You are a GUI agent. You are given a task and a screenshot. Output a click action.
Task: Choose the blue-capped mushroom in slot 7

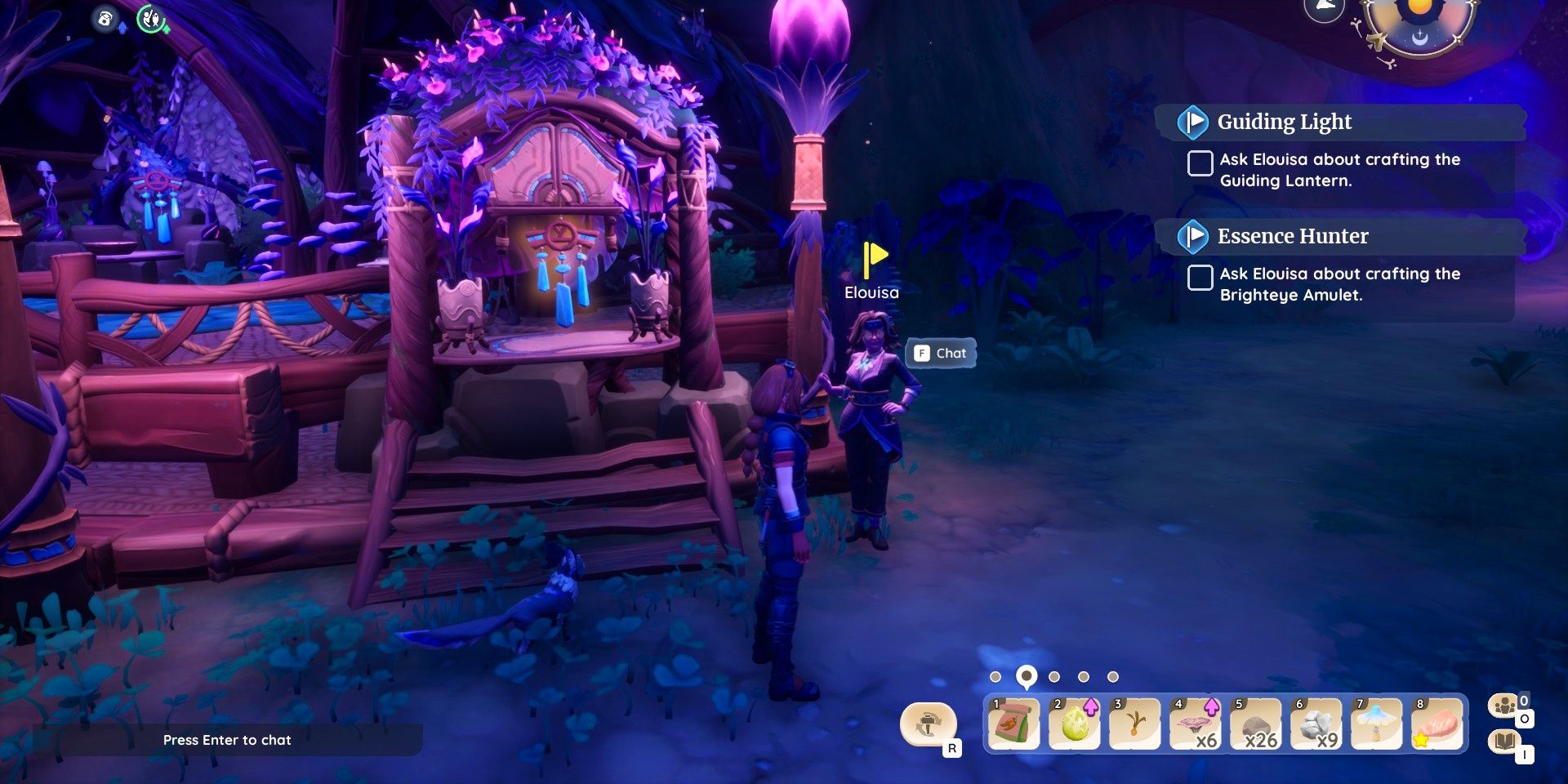[1376, 724]
